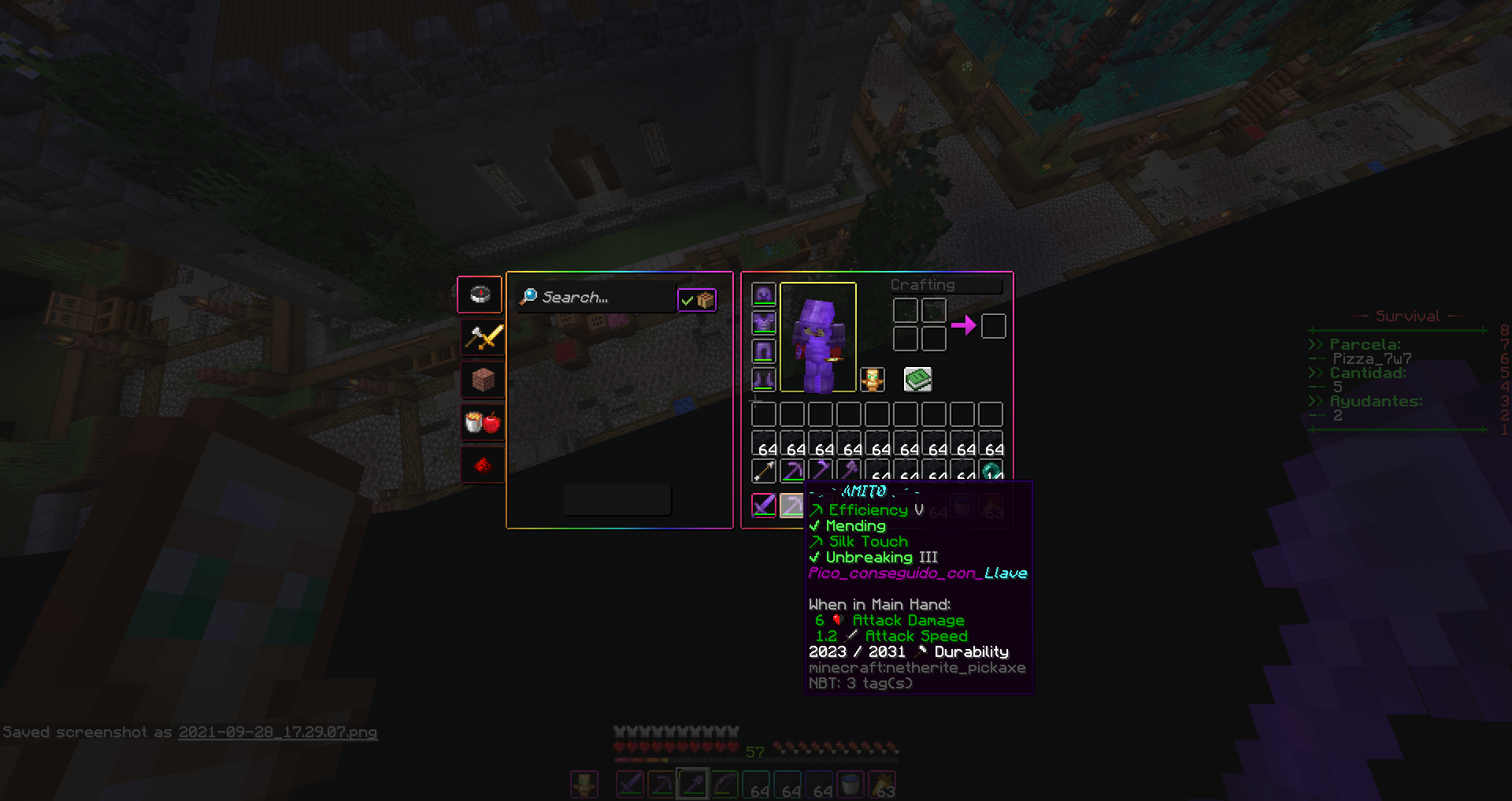Pick up the arrow in inventory
This screenshot has height=801, width=1512.
click(x=764, y=471)
